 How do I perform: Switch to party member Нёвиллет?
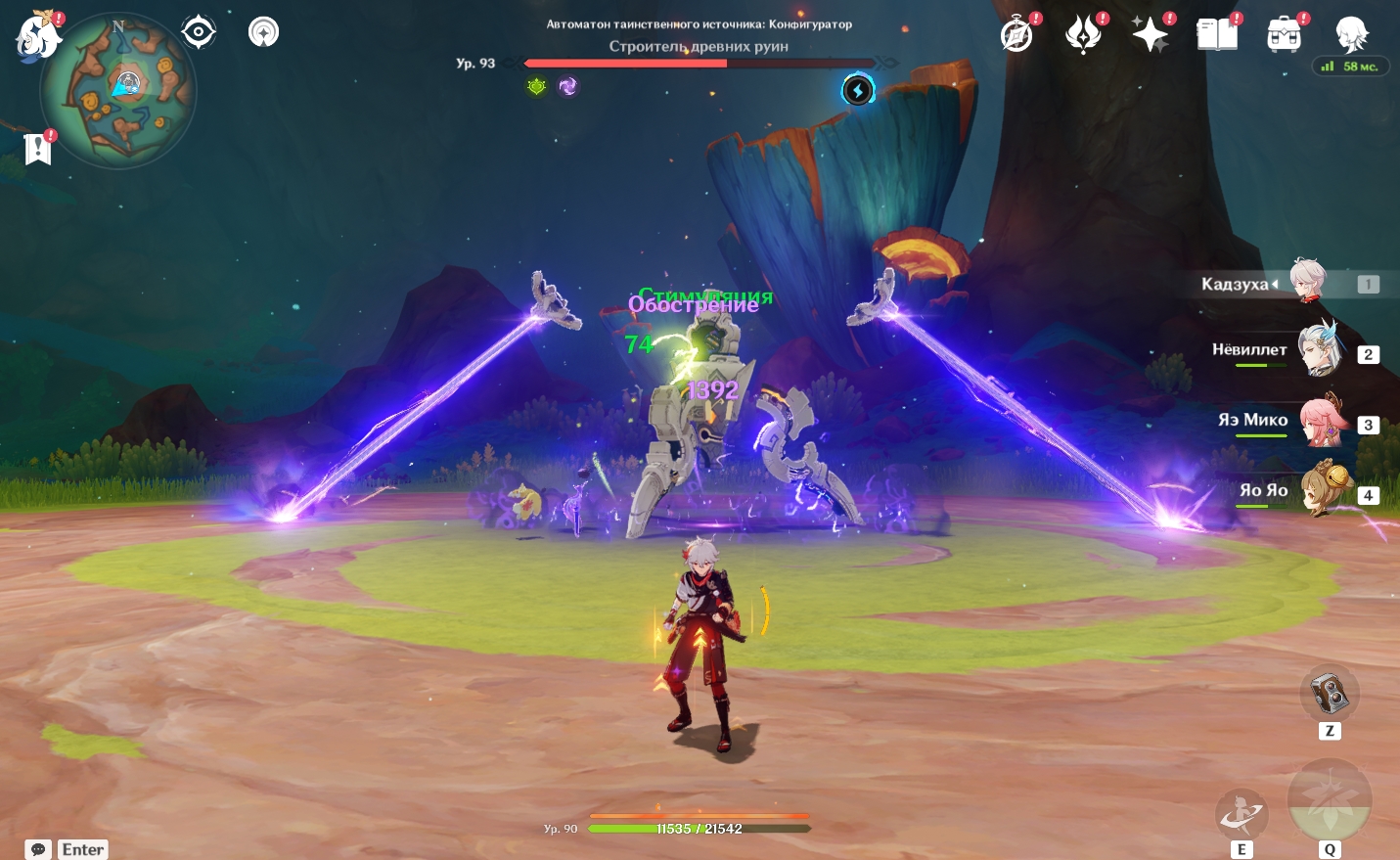tap(1319, 350)
